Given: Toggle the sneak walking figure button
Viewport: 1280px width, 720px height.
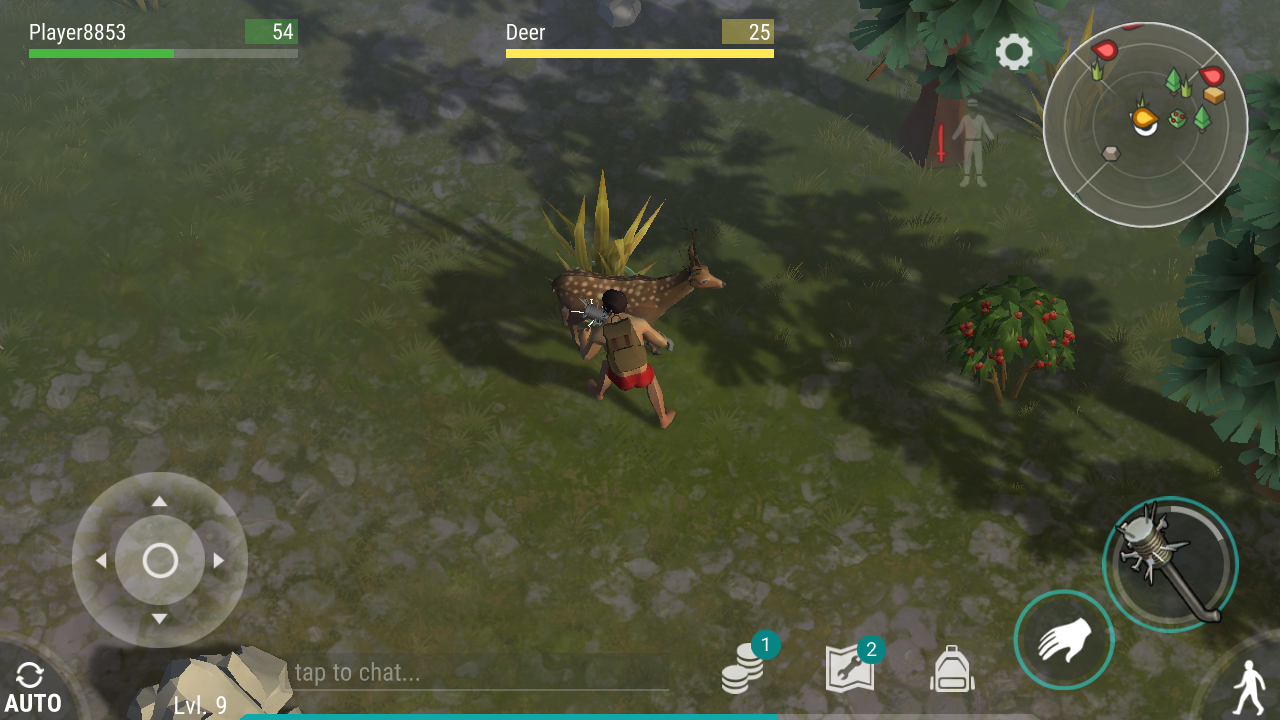Looking at the screenshot, I should pos(1246,686).
